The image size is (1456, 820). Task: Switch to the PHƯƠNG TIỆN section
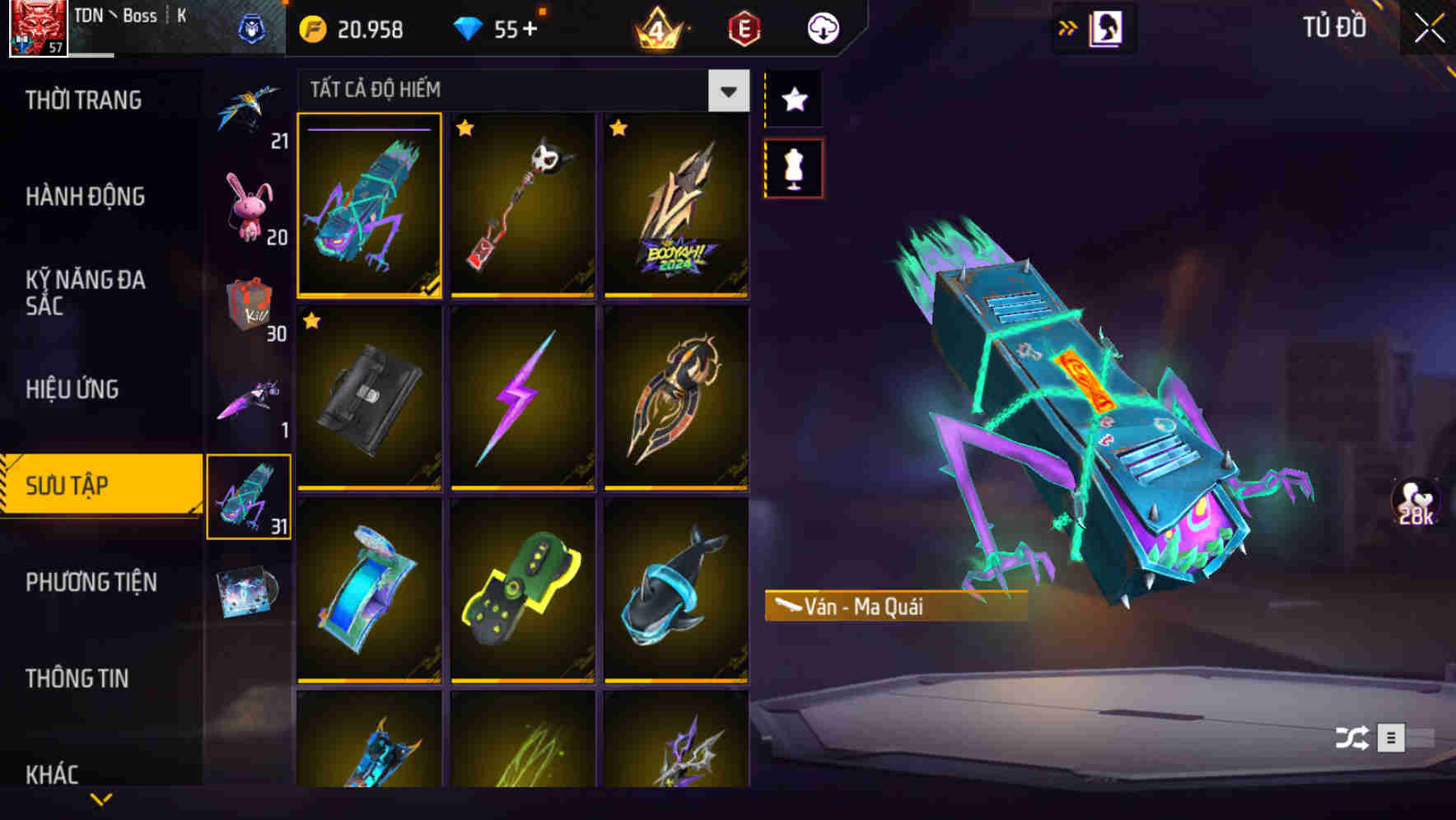tap(91, 582)
